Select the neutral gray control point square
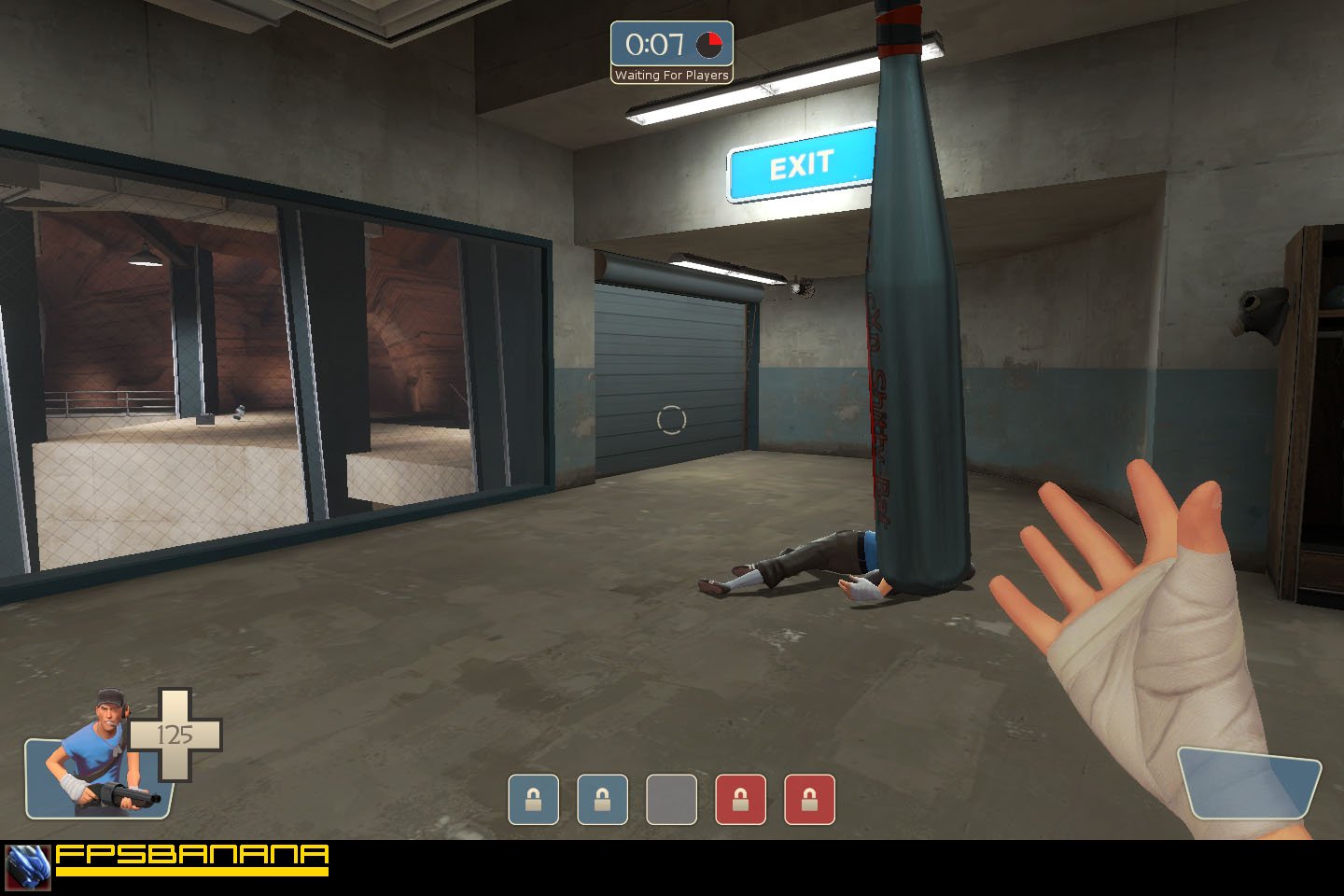The image size is (1344, 896). (x=671, y=800)
